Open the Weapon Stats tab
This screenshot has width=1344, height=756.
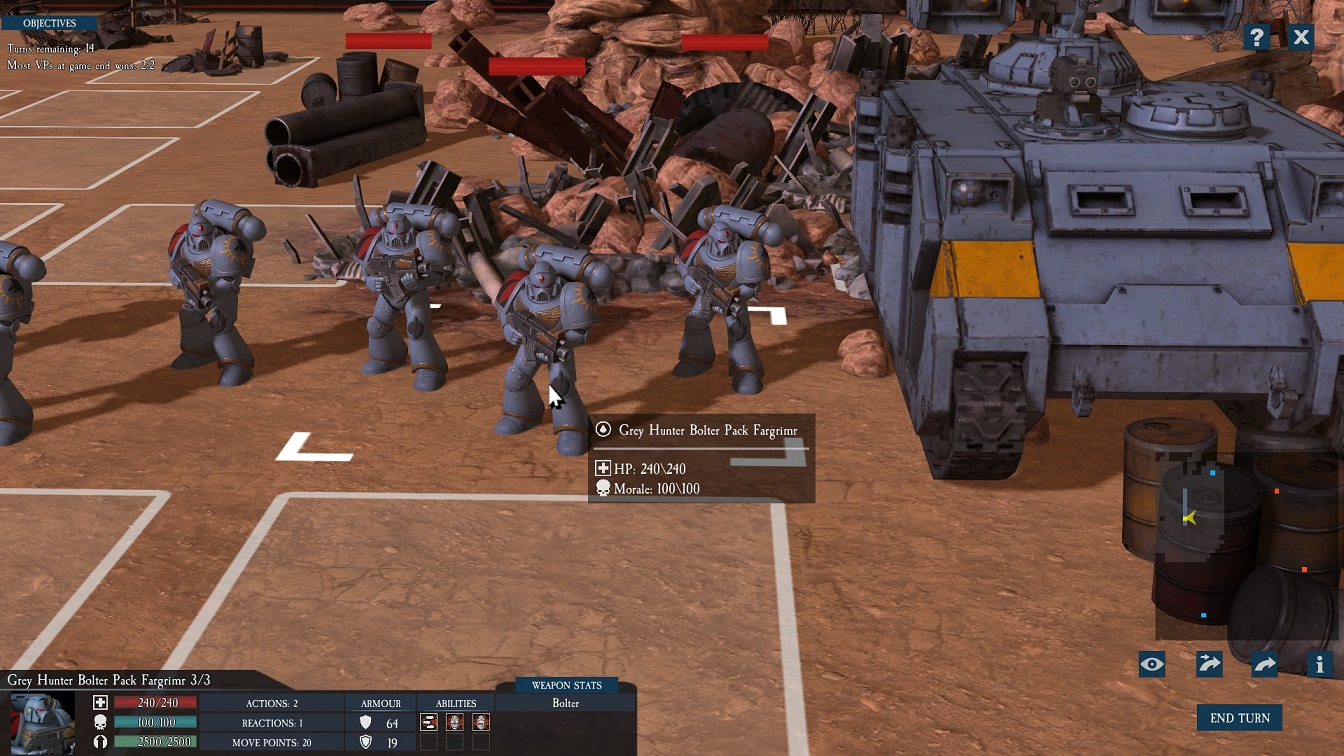[566, 685]
